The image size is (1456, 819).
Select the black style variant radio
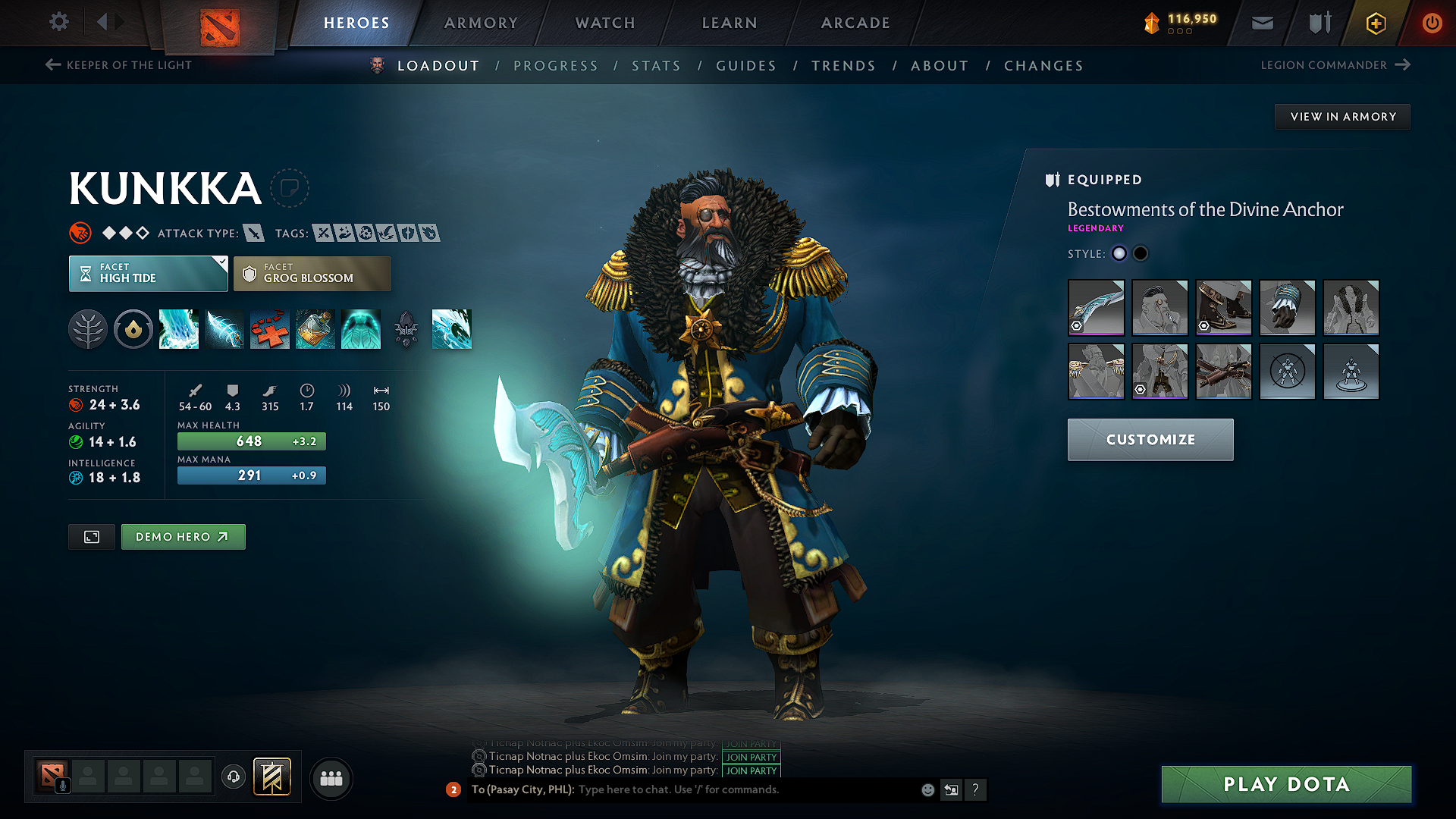1141,253
